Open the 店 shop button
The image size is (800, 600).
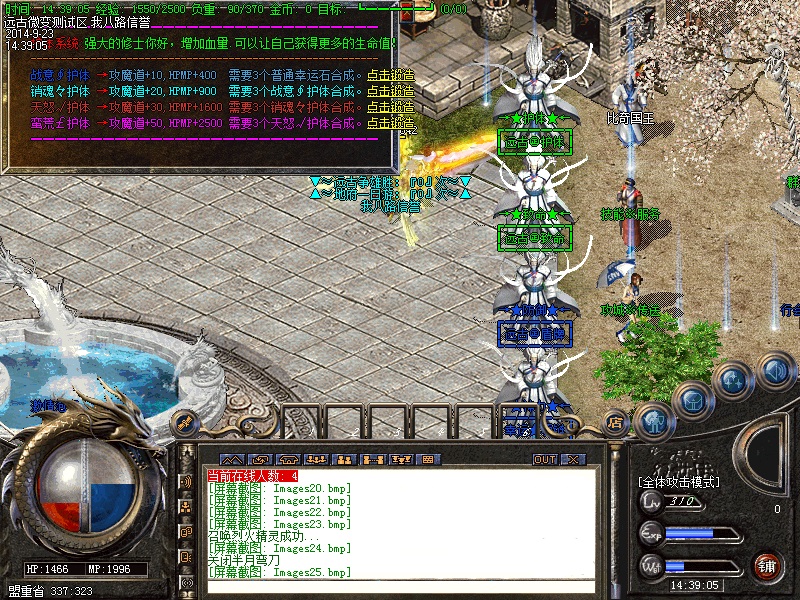point(614,422)
